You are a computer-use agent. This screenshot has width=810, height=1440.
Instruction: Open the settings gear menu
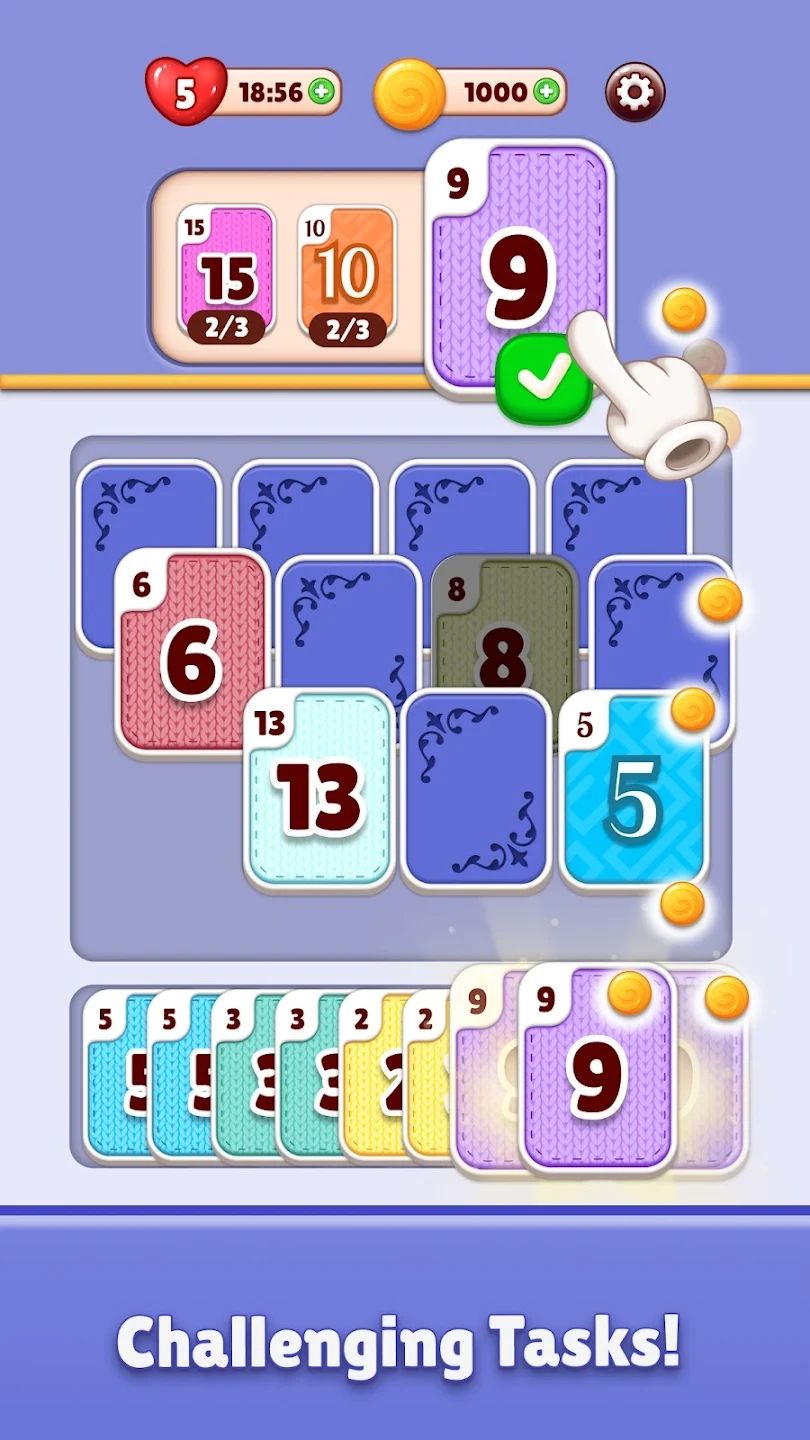point(635,93)
